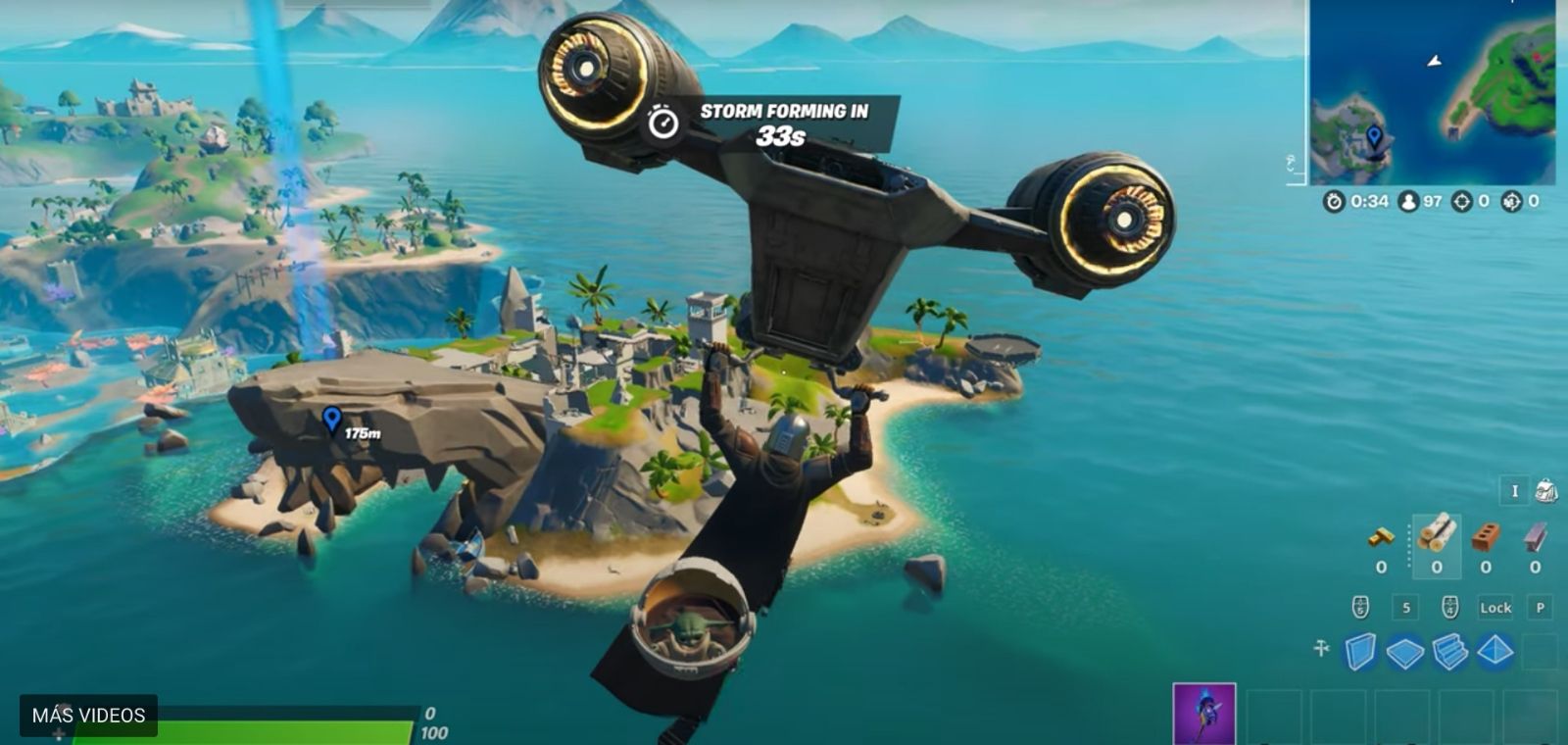Click the crossed tools build mode icon
Image resolution: width=1568 pixels, height=745 pixels.
1321,649
